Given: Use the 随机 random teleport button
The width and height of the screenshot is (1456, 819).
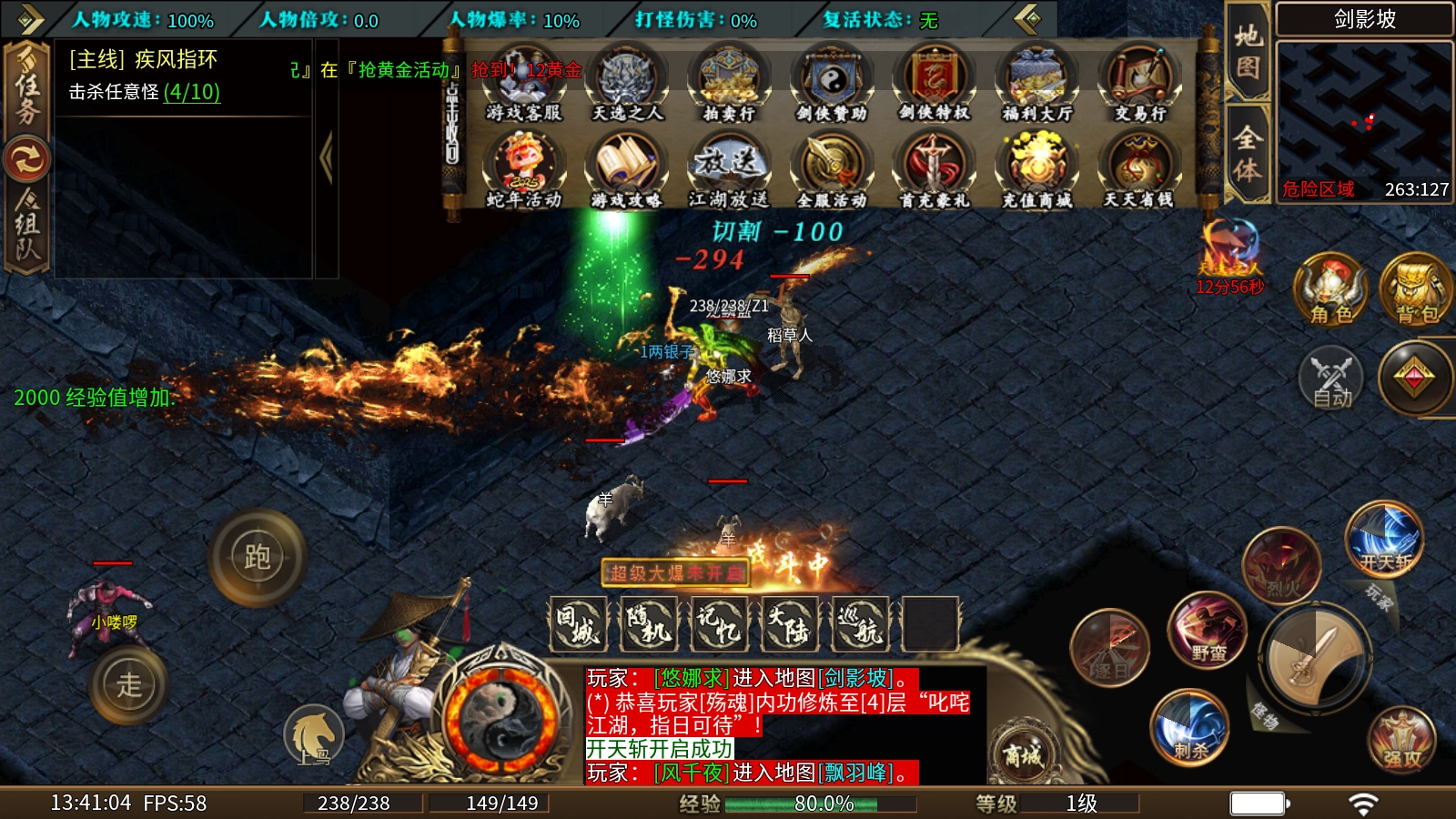Looking at the screenshot, I should (648, 624).
